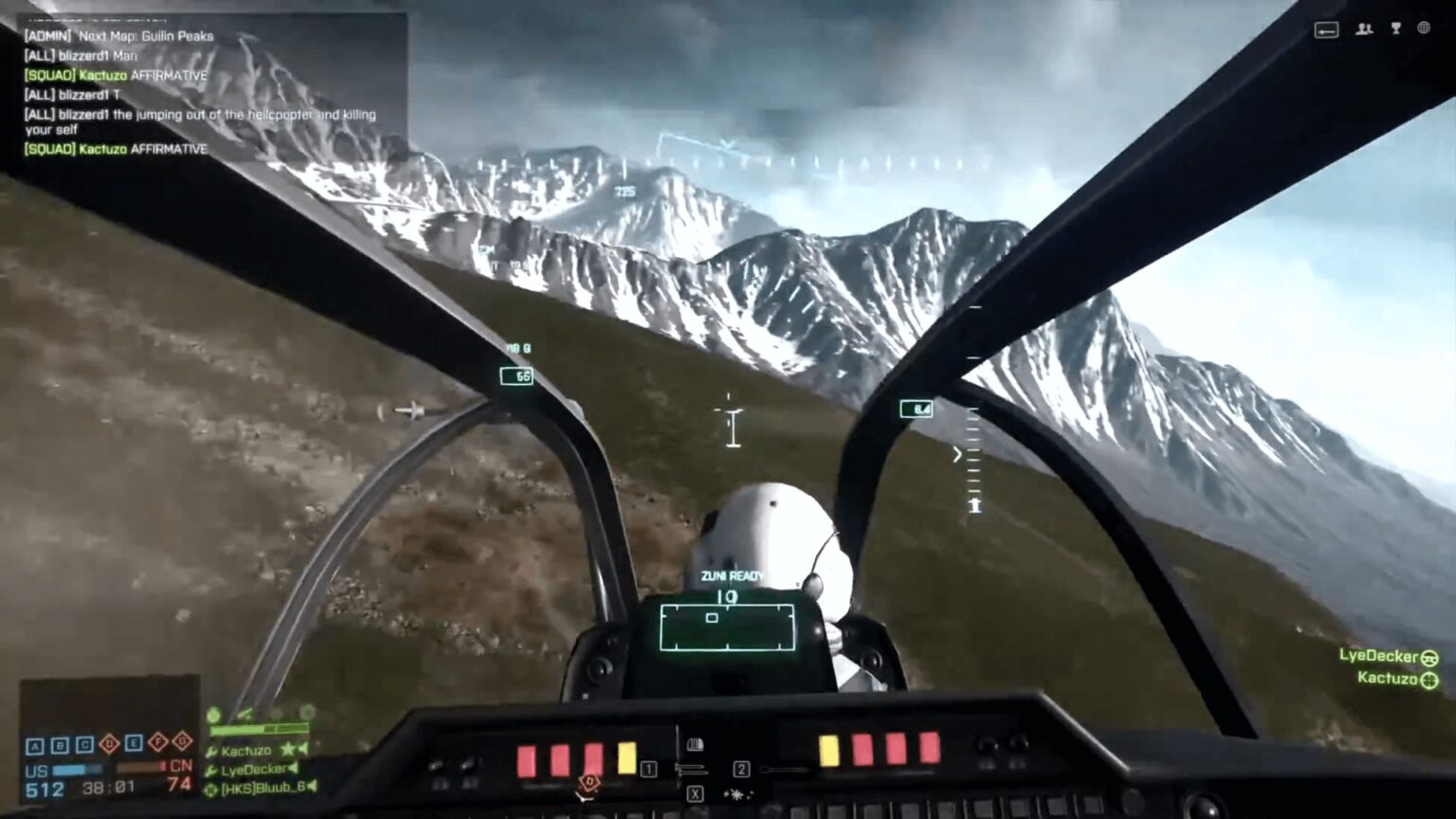Select the Zuni rocket icon in slot 2
The image size is (1456, 819).
tap(785, 769)
